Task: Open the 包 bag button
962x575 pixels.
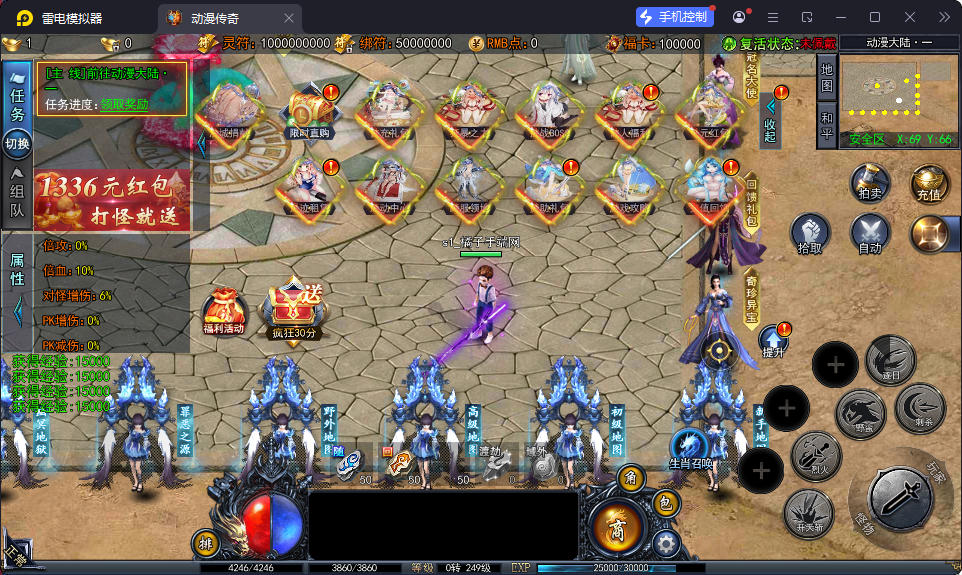Action: click(664, 503)
